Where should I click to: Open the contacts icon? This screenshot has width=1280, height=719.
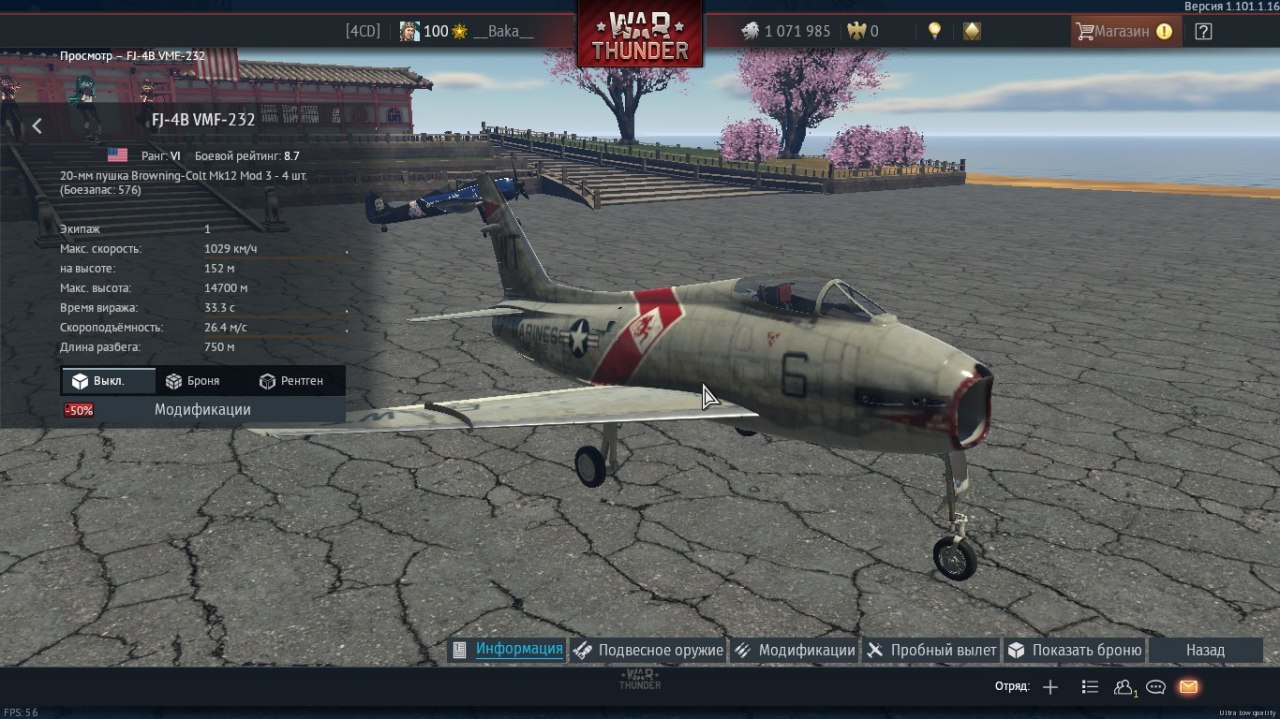(x=1124, y=687)
